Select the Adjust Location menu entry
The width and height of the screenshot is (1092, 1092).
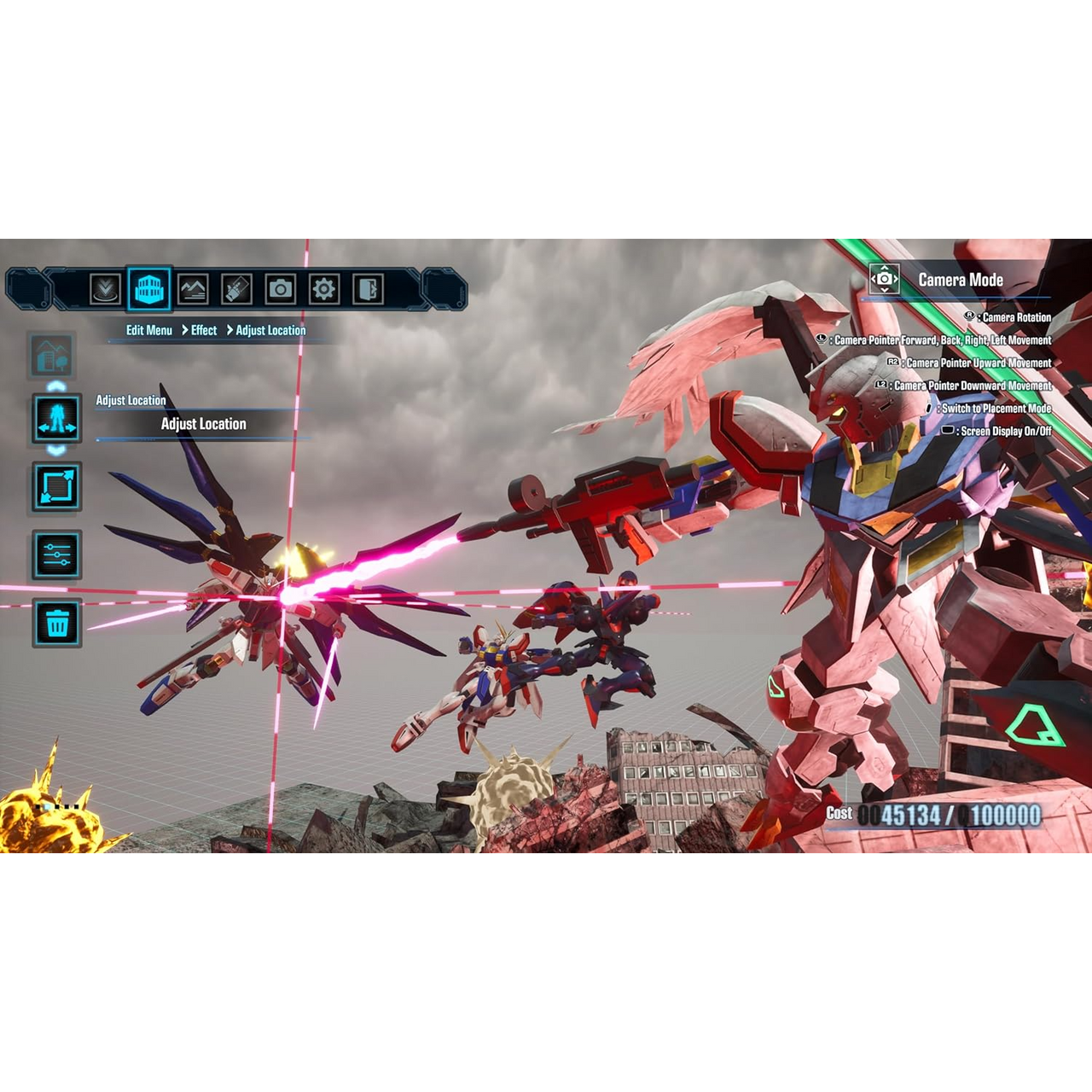click(203, 424)
